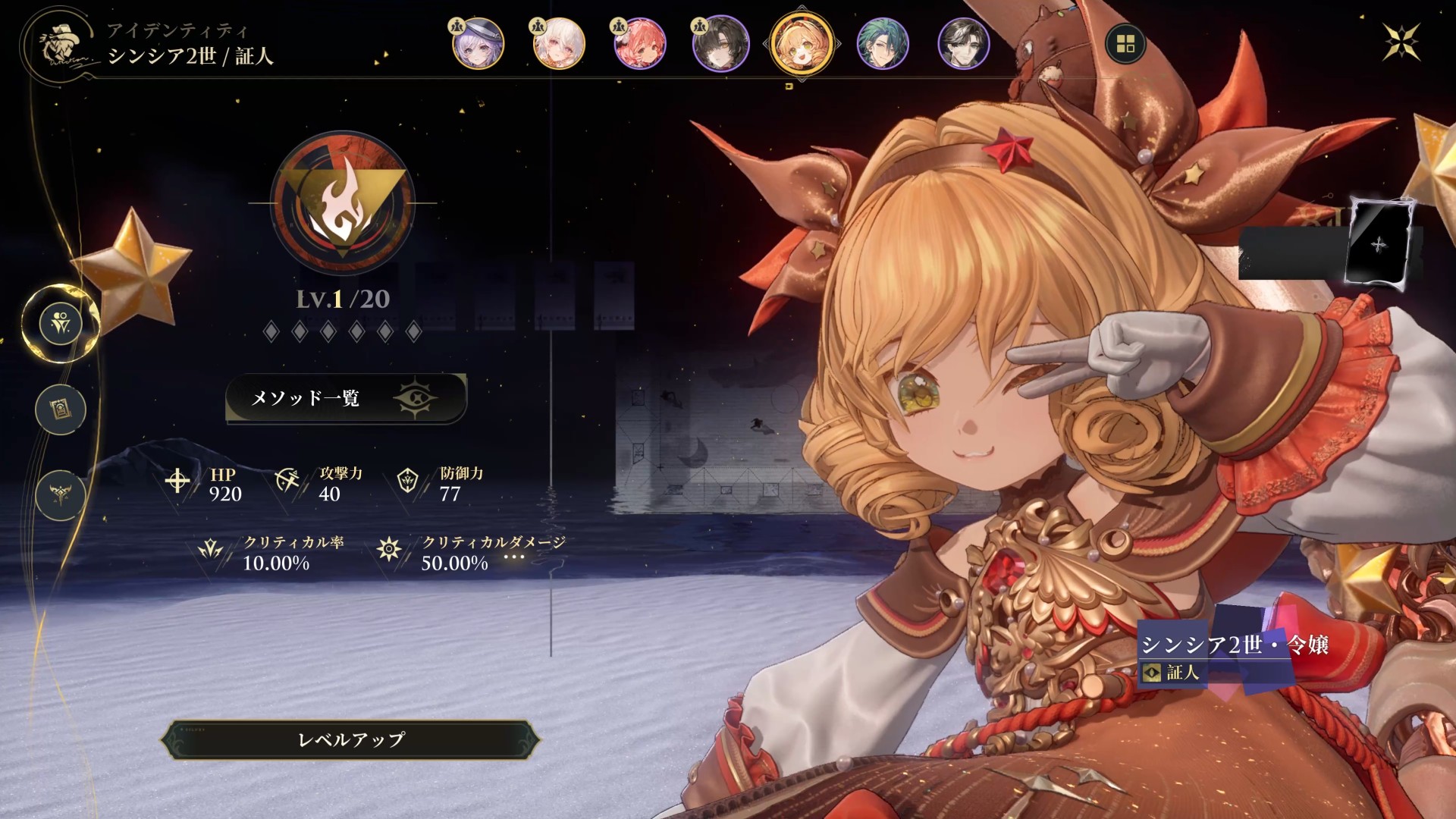Switch to the green-haired character portrait
The width and height of the screenshot is (1456, 819).
(883, 44)
